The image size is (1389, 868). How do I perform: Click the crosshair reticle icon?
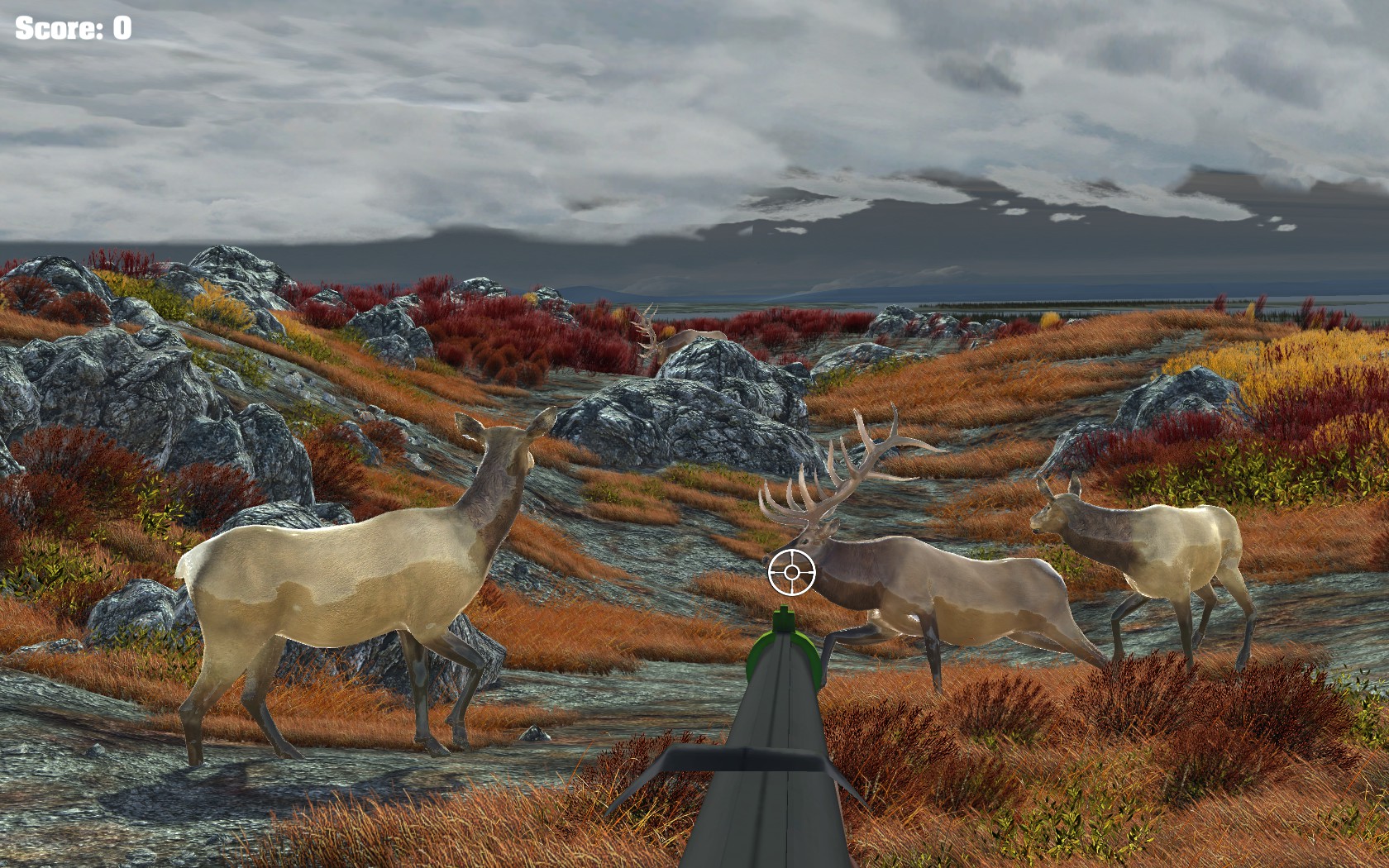(x=792, y=572)
